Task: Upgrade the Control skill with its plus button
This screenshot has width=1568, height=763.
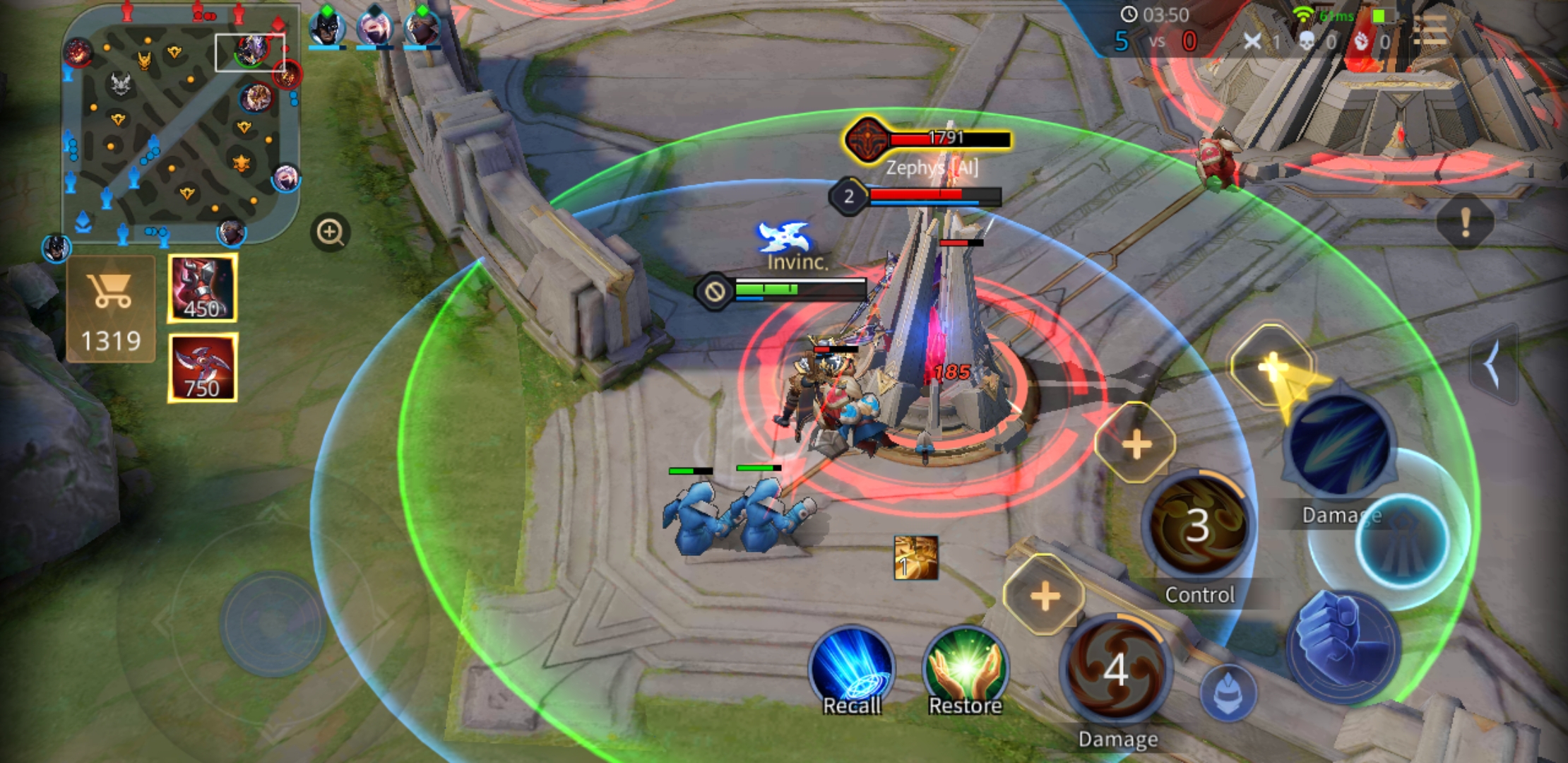Action: pyautogui.click(x=1136, y=444)
